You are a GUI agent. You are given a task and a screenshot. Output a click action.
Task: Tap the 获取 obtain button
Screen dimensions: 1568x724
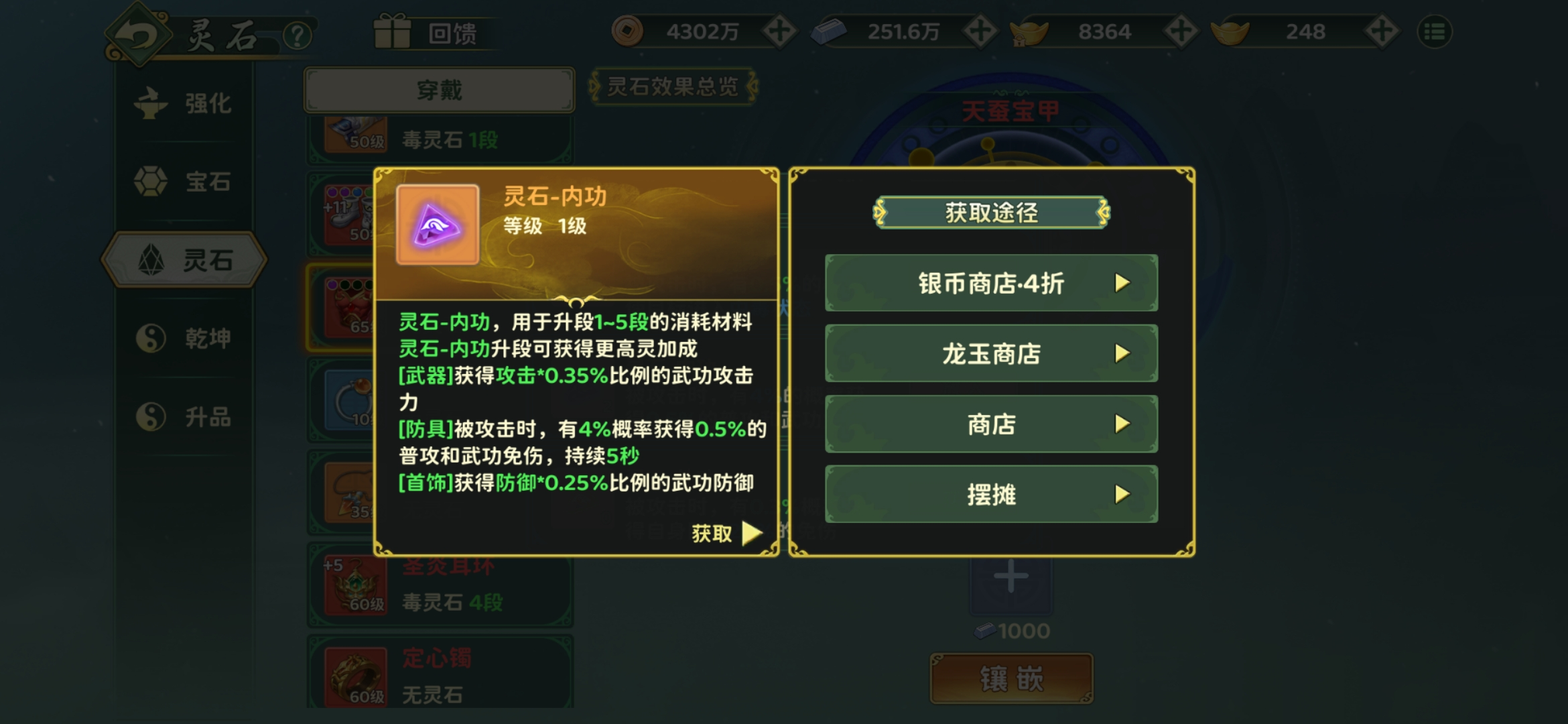(726, 534)
